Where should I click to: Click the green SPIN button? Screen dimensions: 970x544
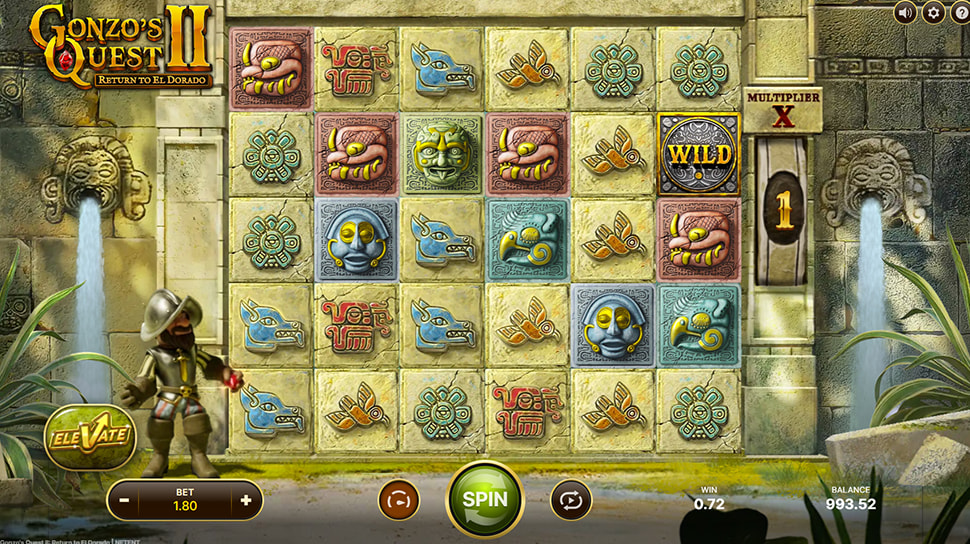pos(485,498)
